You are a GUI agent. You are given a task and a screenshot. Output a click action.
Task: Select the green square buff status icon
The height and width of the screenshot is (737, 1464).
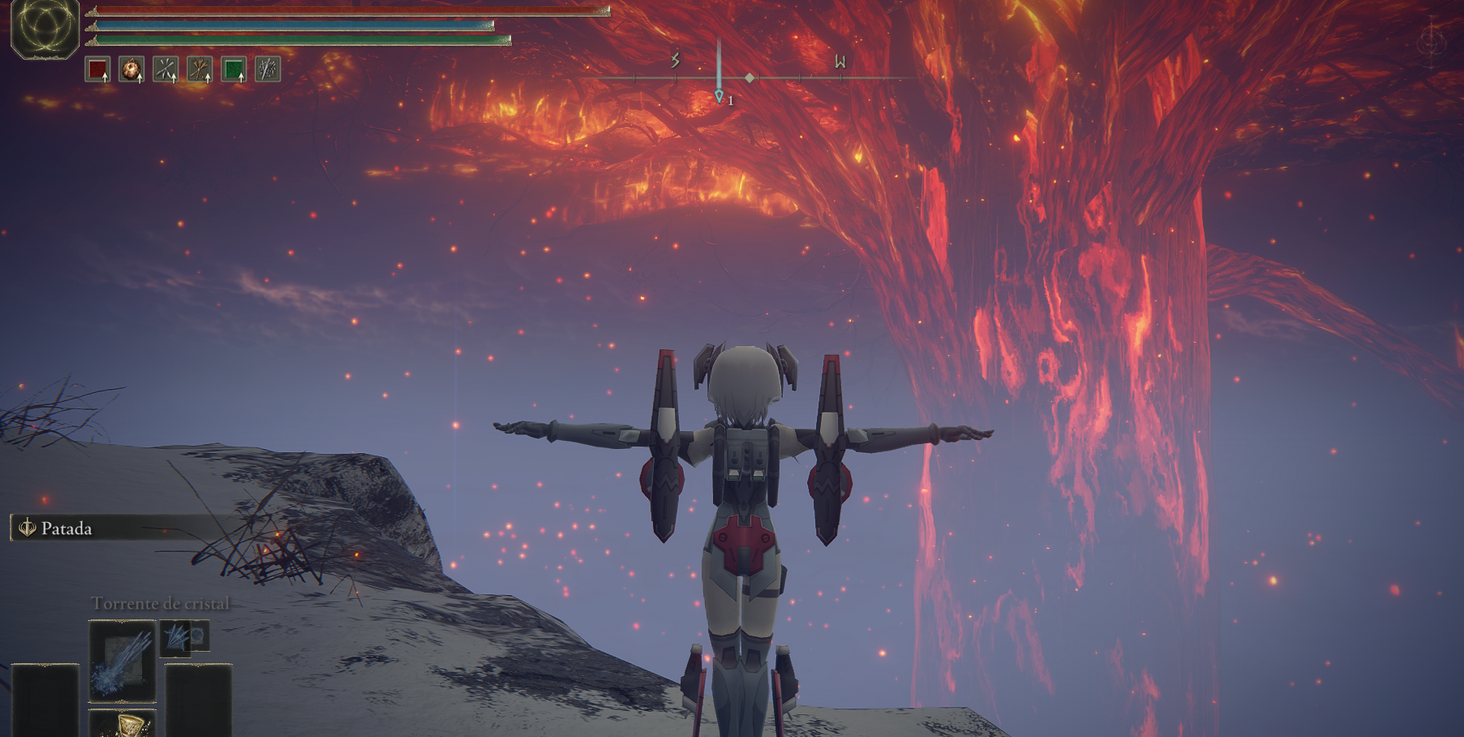[x=233, y=69]
